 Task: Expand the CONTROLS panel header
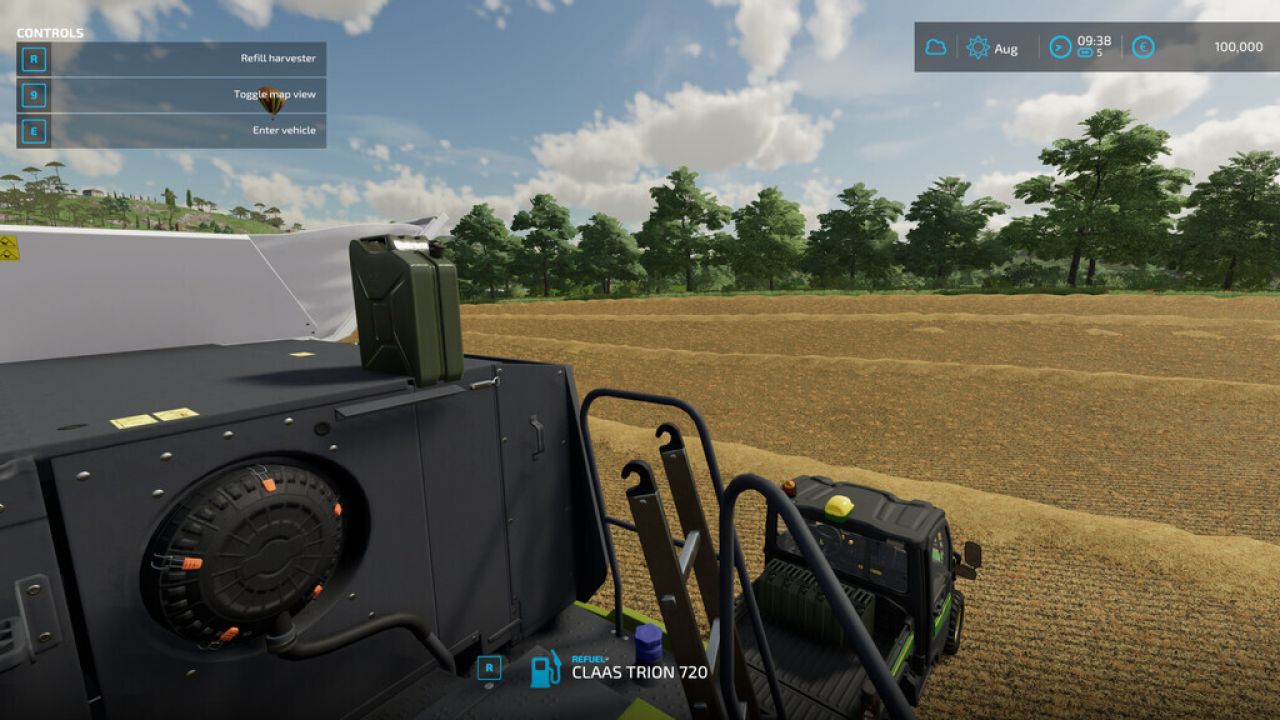point(52,31)
